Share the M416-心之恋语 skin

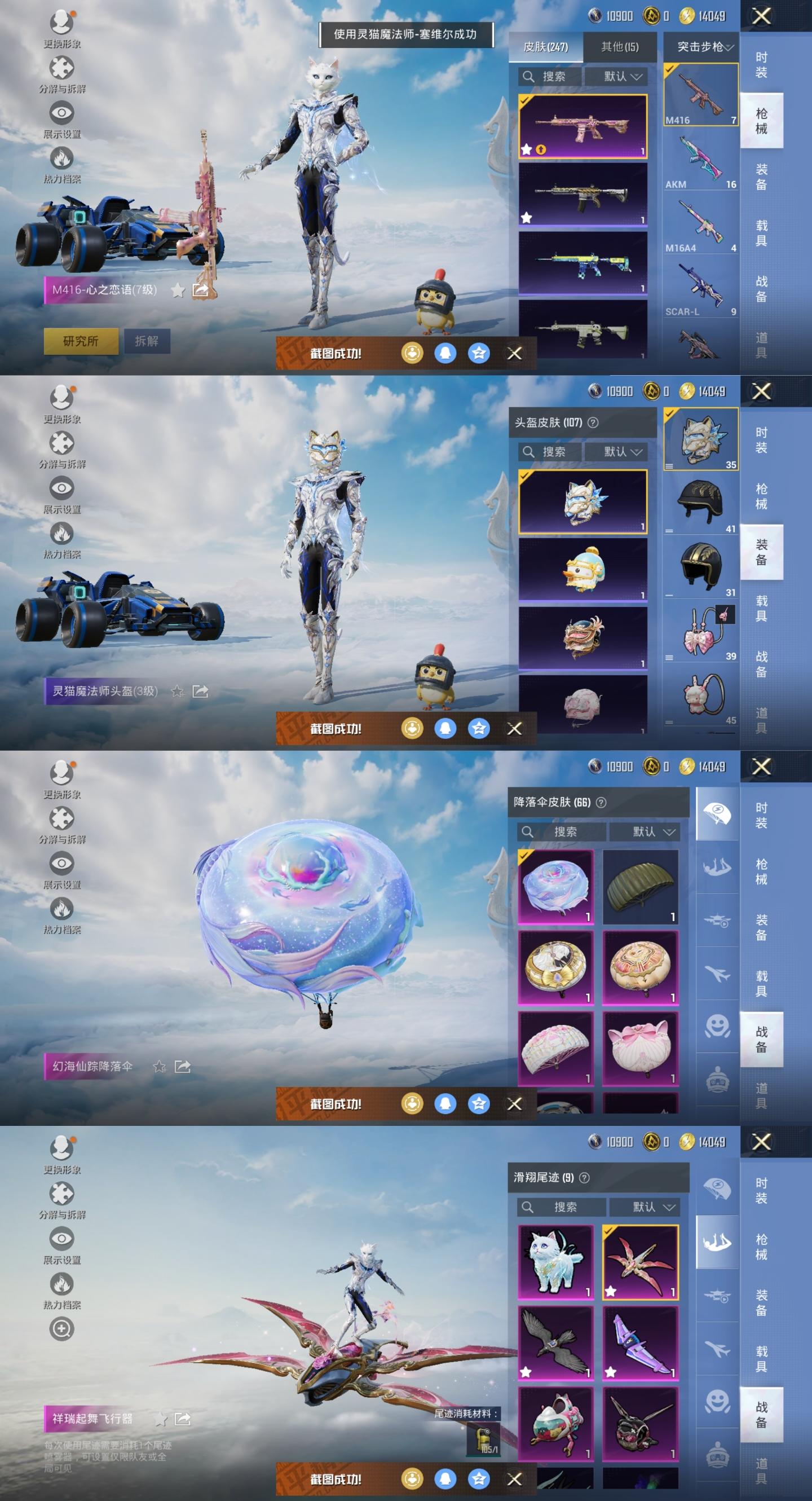[x=200, y=289]
